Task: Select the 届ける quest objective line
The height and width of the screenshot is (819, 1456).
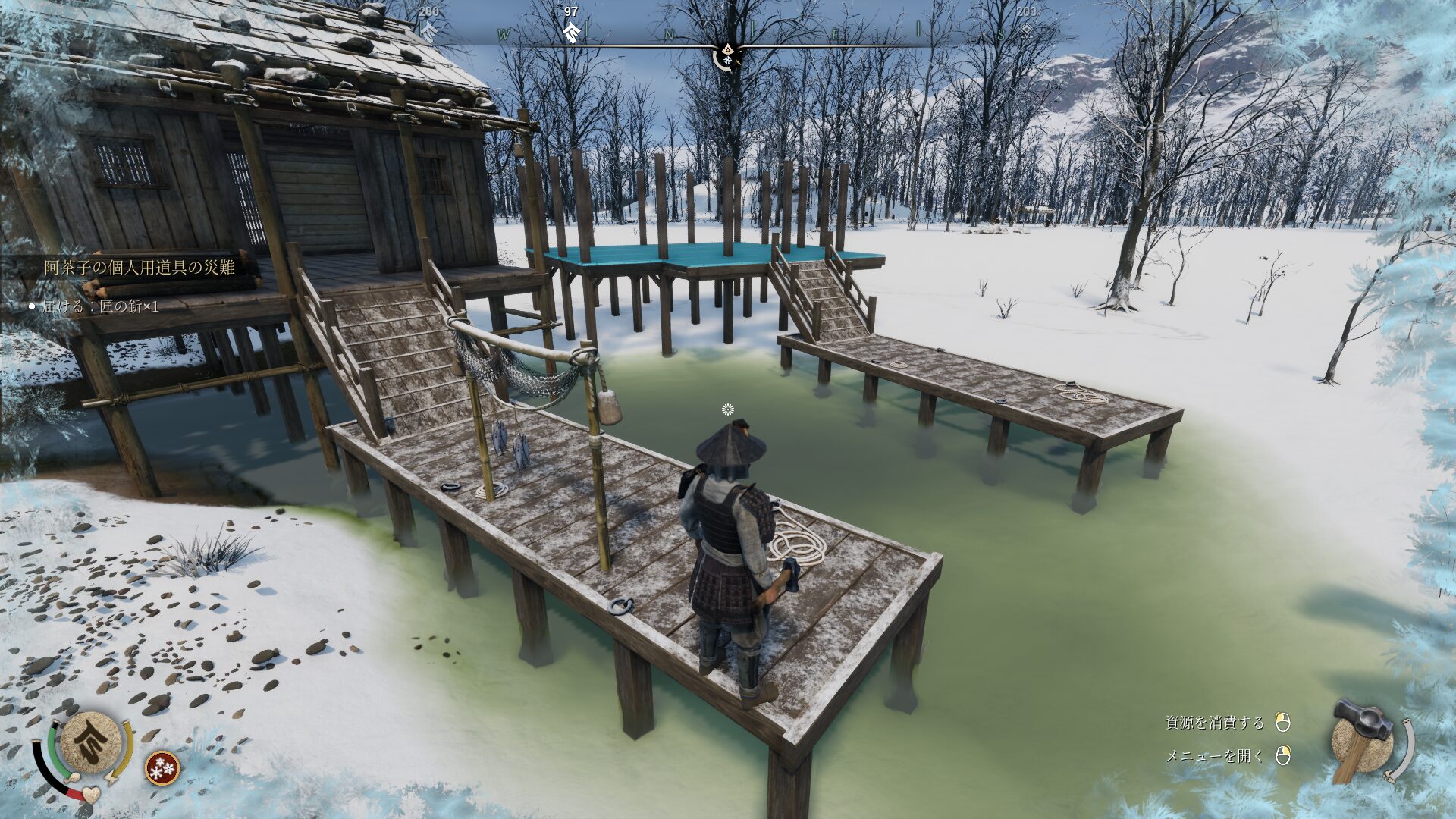Action: coord(100,306)
